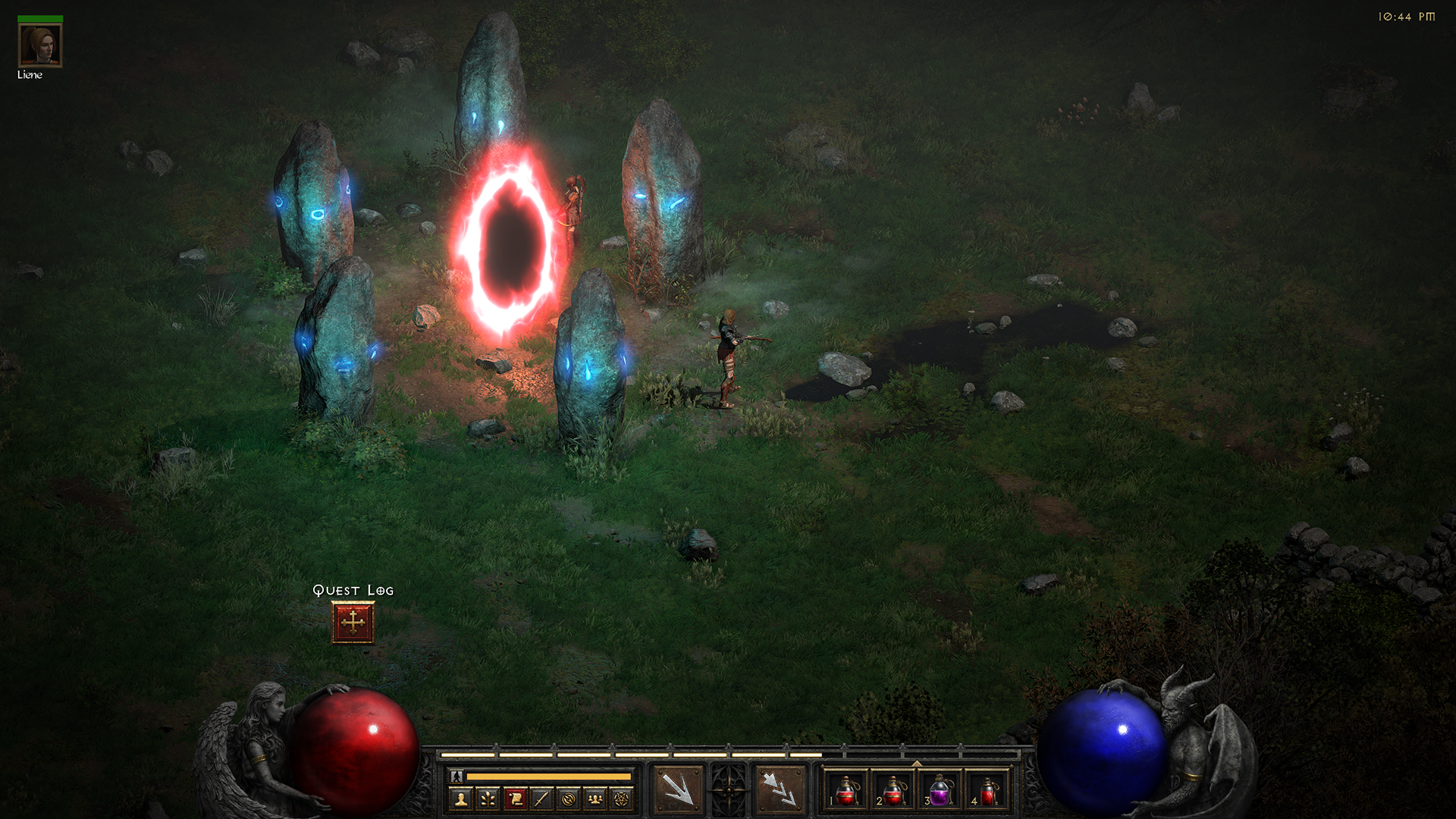Open the Quest Log notification button
Image resolution: width=1456 pixels, height=819 pixels.
353,623
